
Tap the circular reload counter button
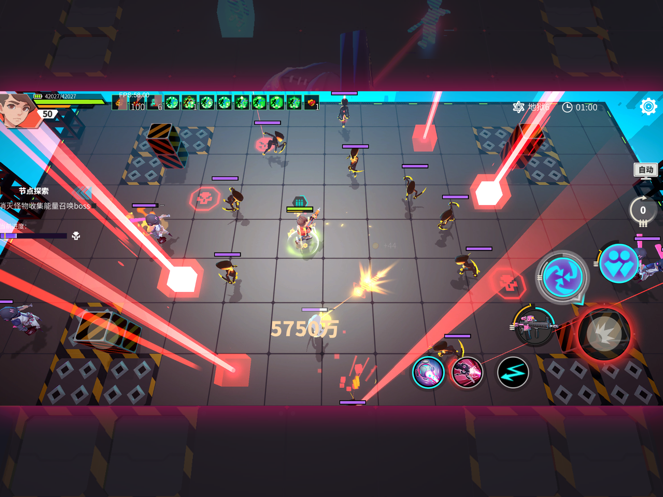pos(642,210)
